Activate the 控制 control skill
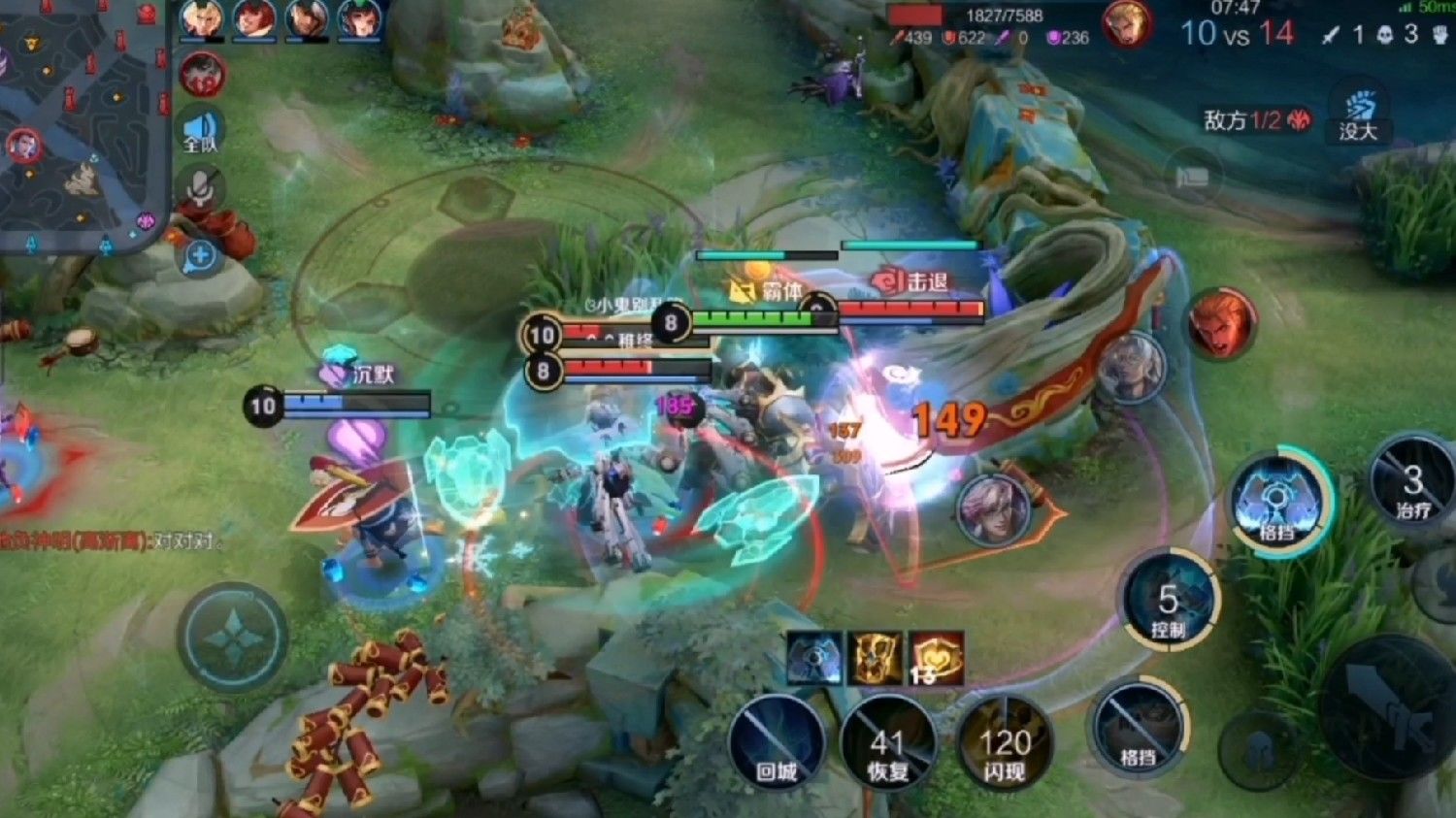Screen dimensions: 1456x818 pyautogui.click(x=1169, y=602)
